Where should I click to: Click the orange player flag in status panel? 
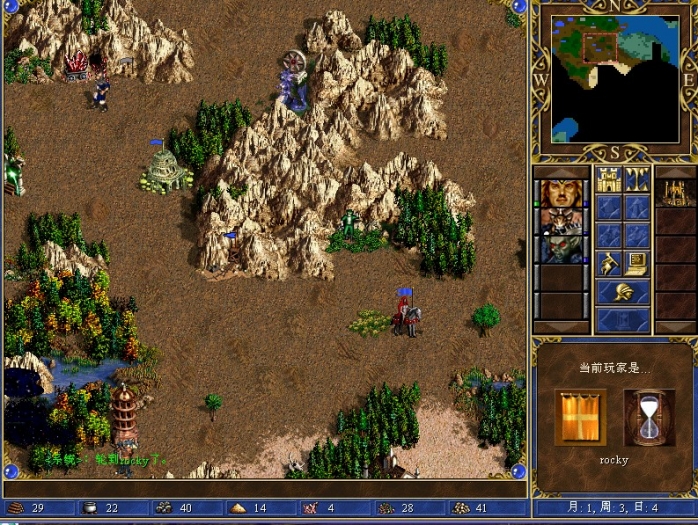coord(580,417)
